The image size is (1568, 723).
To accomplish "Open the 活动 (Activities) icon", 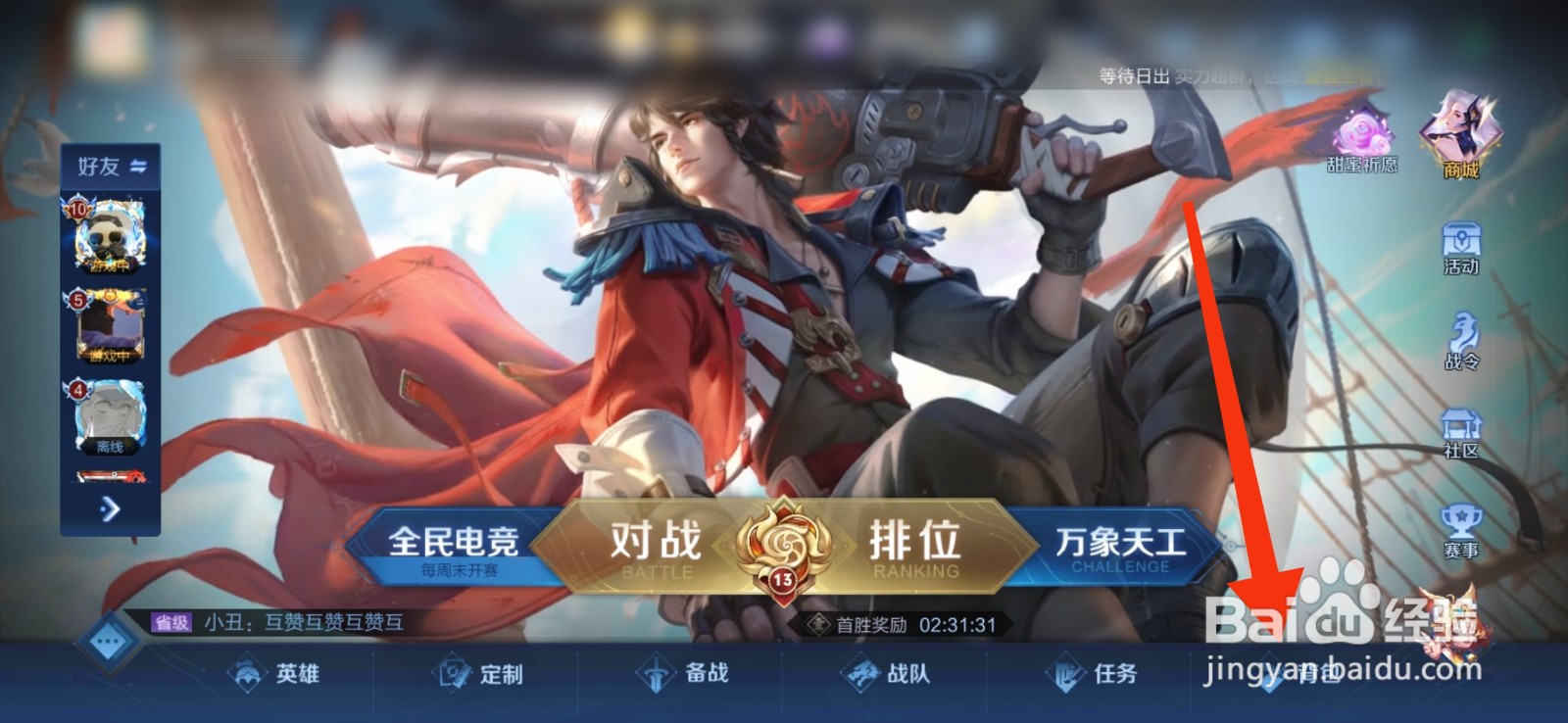I will click(1459, 247).
